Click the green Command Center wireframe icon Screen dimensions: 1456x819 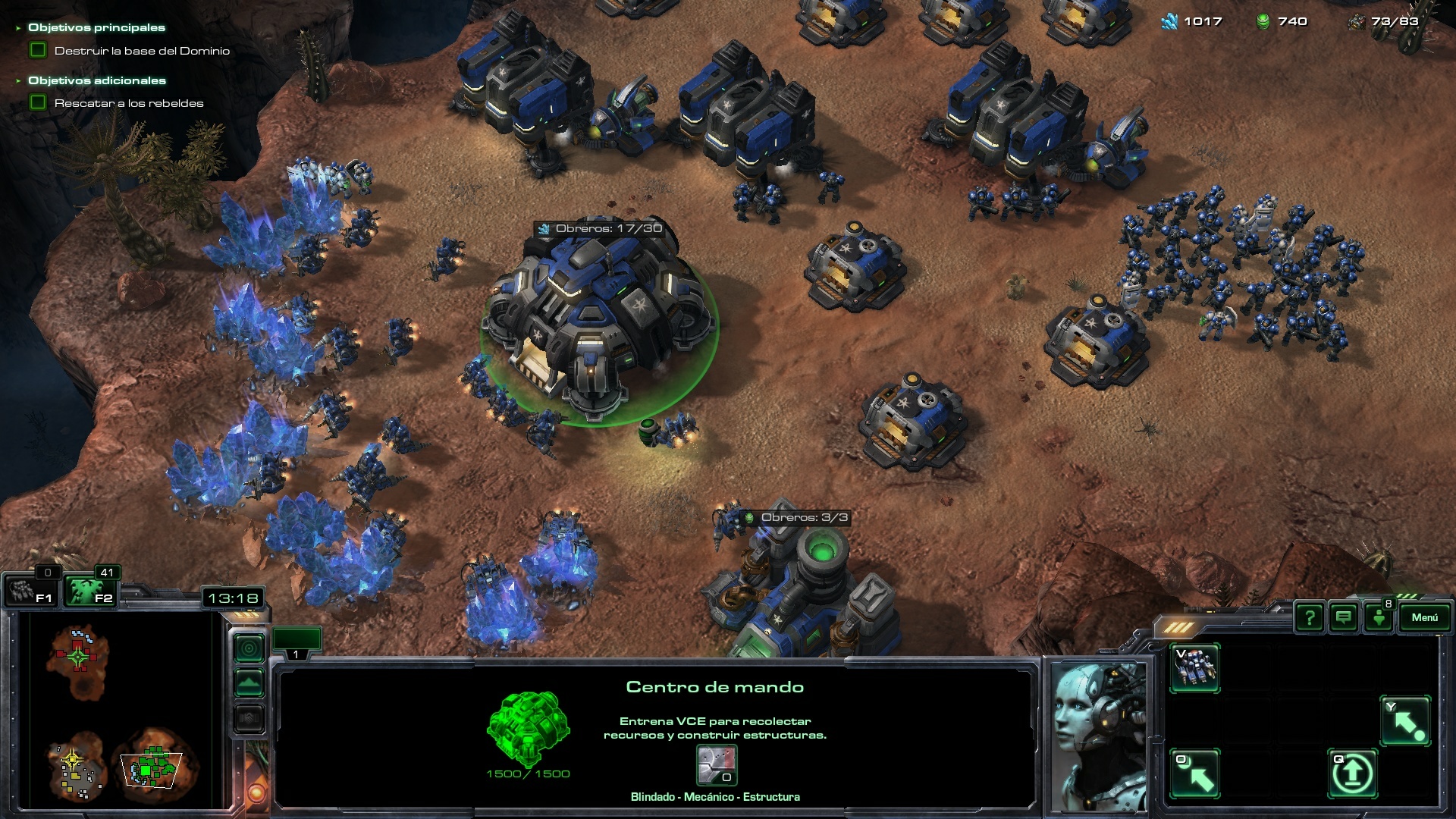[528, 727]
